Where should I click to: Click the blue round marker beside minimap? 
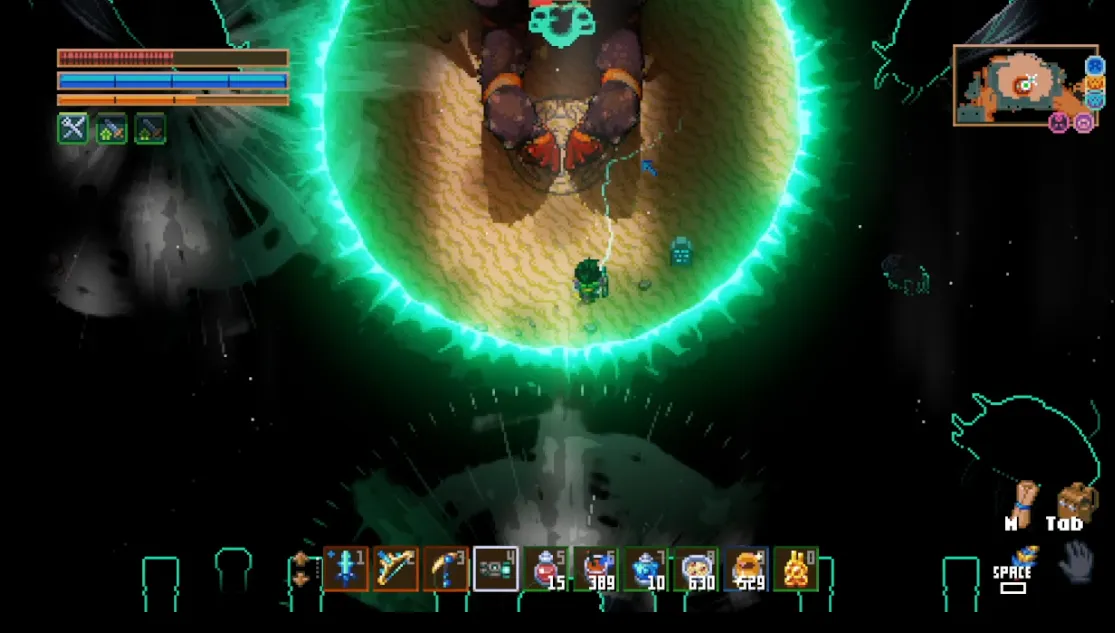1094,66
